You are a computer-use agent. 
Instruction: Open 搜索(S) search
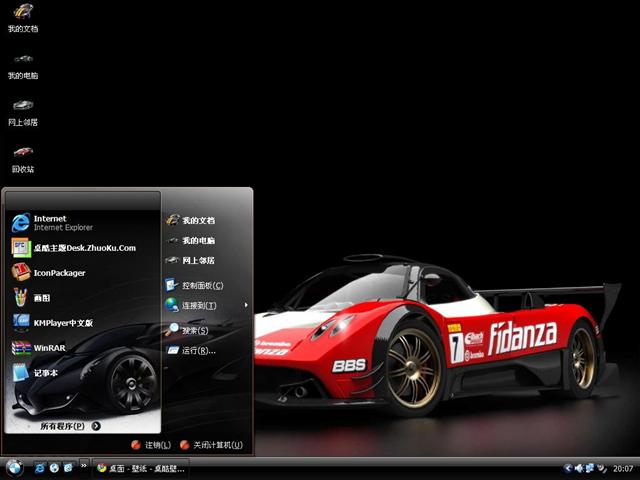(x=194, y=330)
